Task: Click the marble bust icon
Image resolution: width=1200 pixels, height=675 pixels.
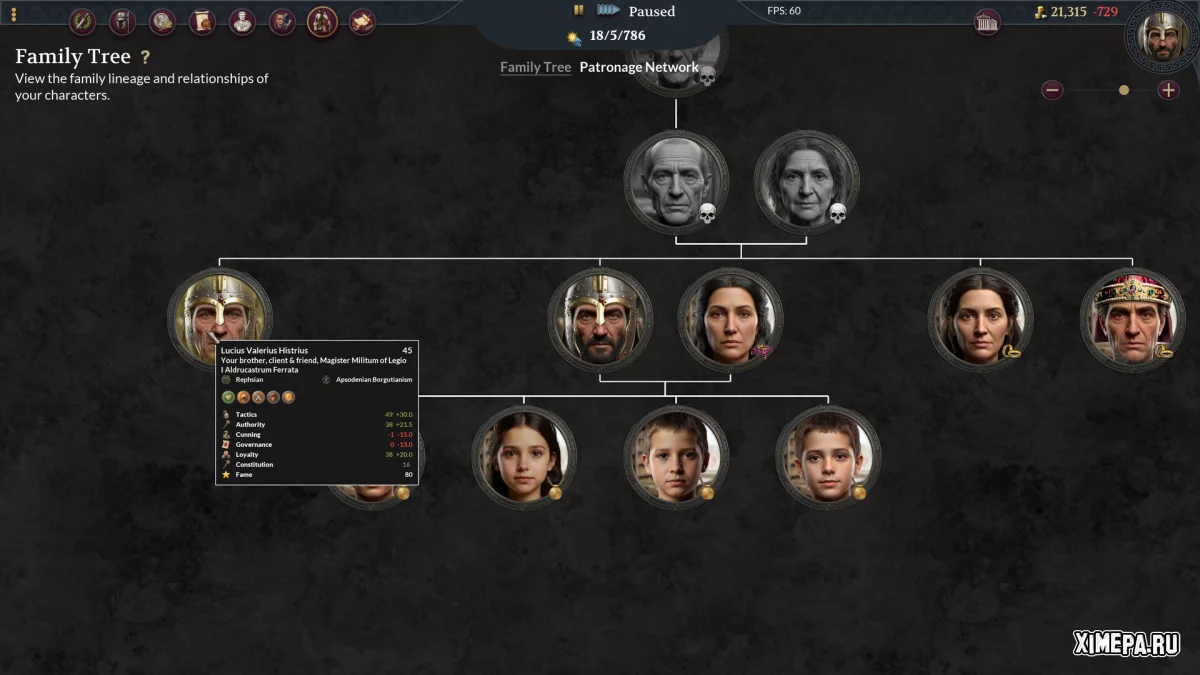Action: [242, 21]
